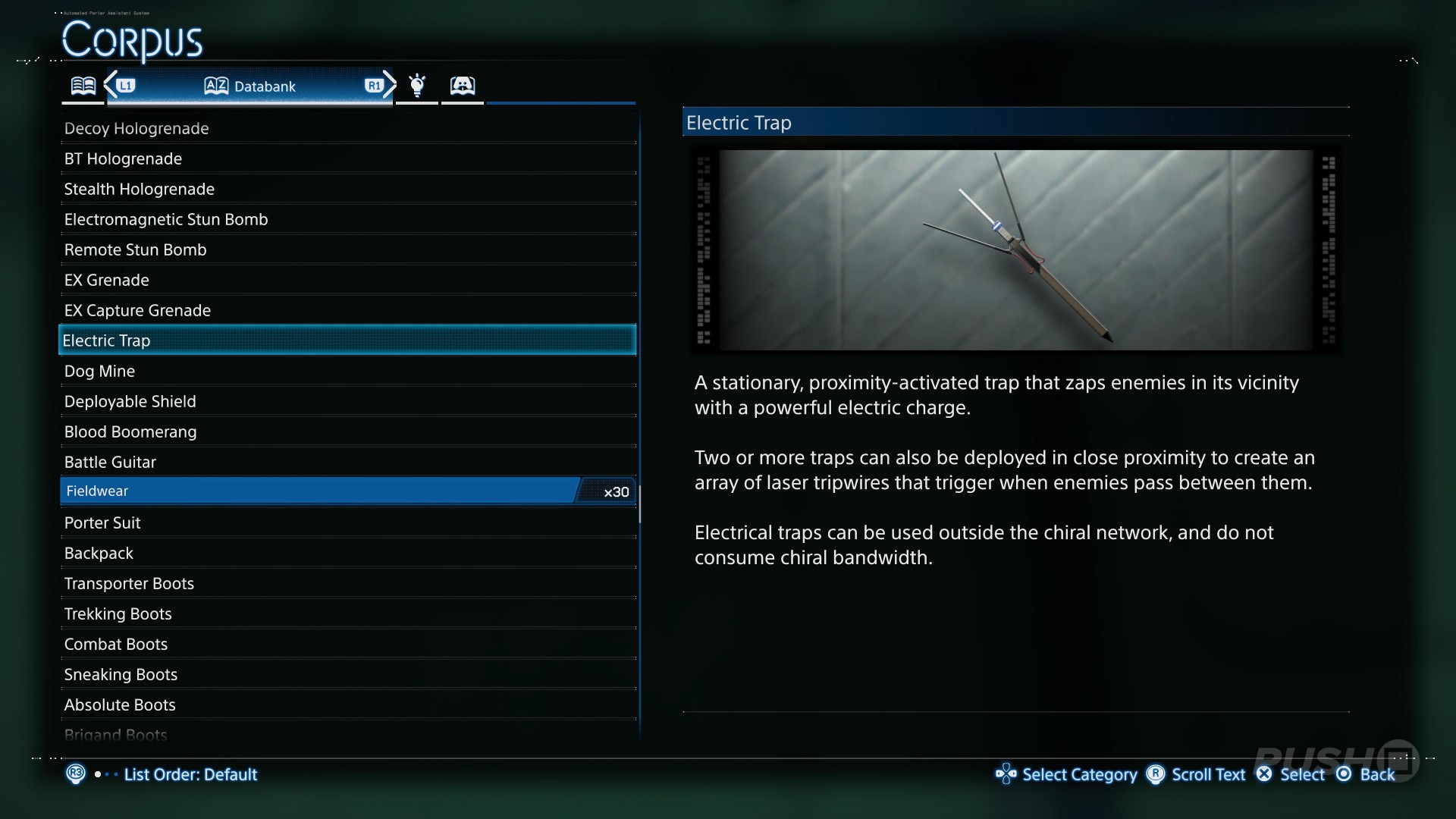Open the Porter Suit entry
Image resolution: width=1456 pixels, height=819 pixels.
(102, 522)
